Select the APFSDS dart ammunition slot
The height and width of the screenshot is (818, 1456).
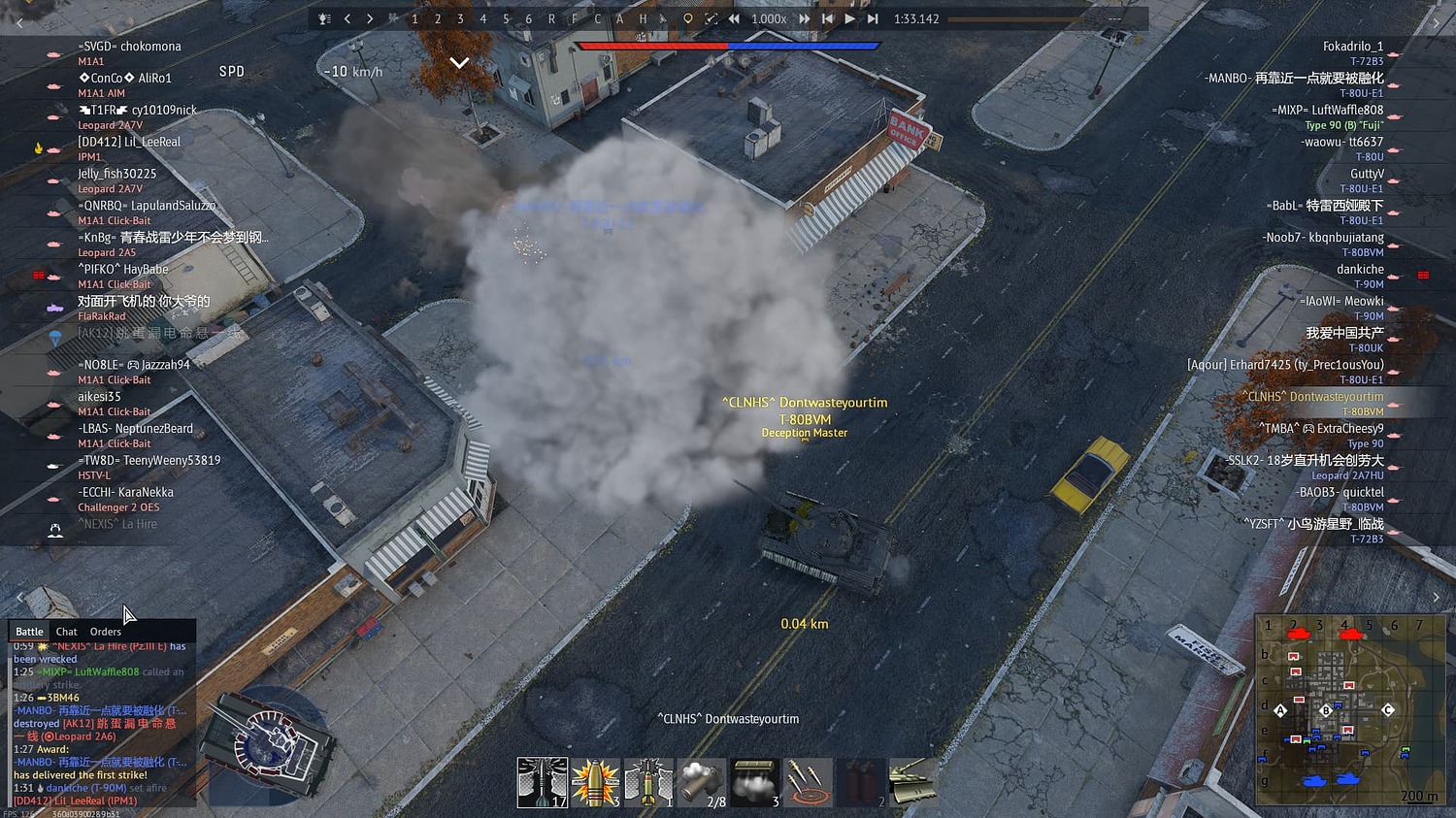click(544, 782)
